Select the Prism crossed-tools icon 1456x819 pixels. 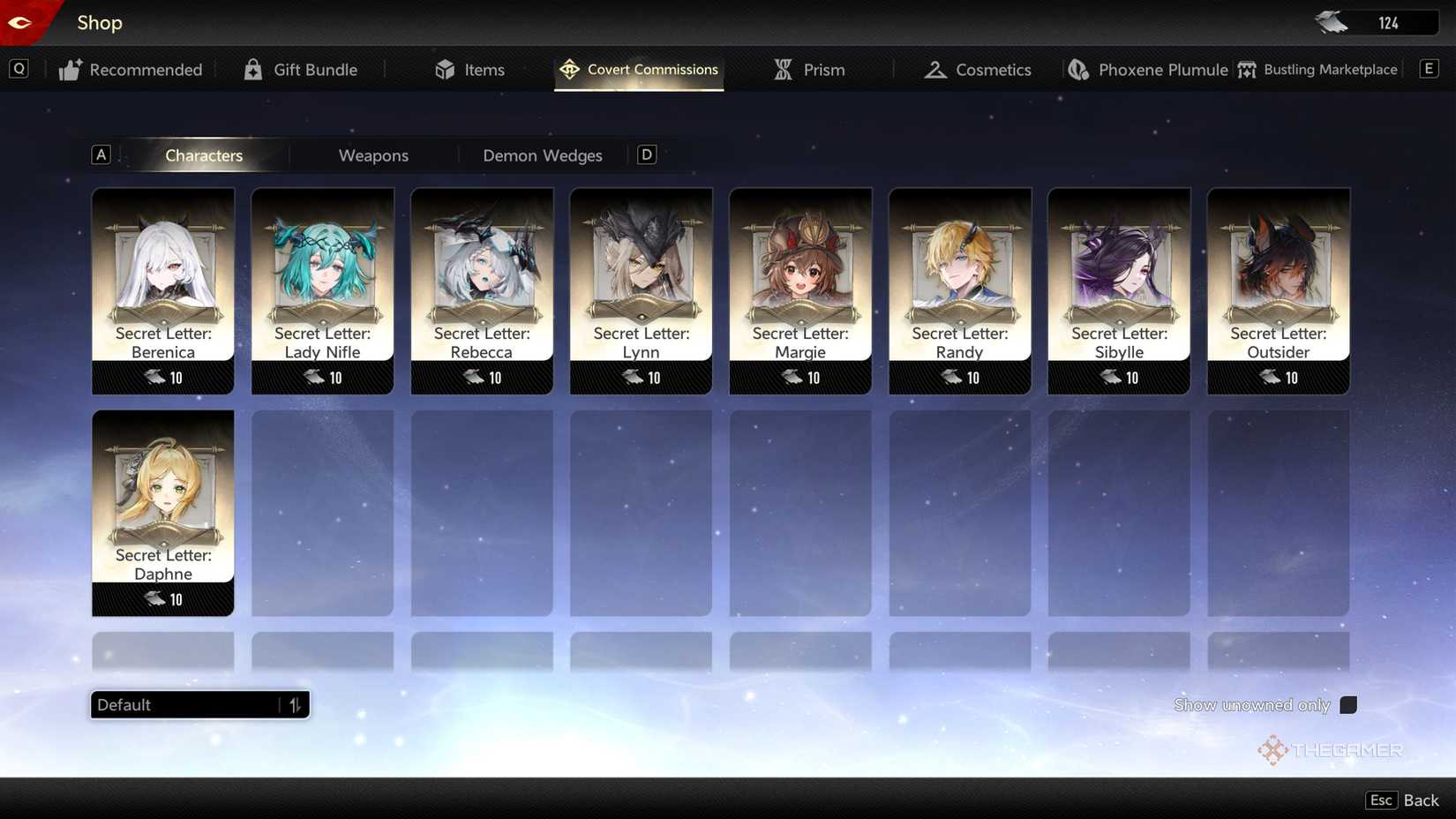782,68
